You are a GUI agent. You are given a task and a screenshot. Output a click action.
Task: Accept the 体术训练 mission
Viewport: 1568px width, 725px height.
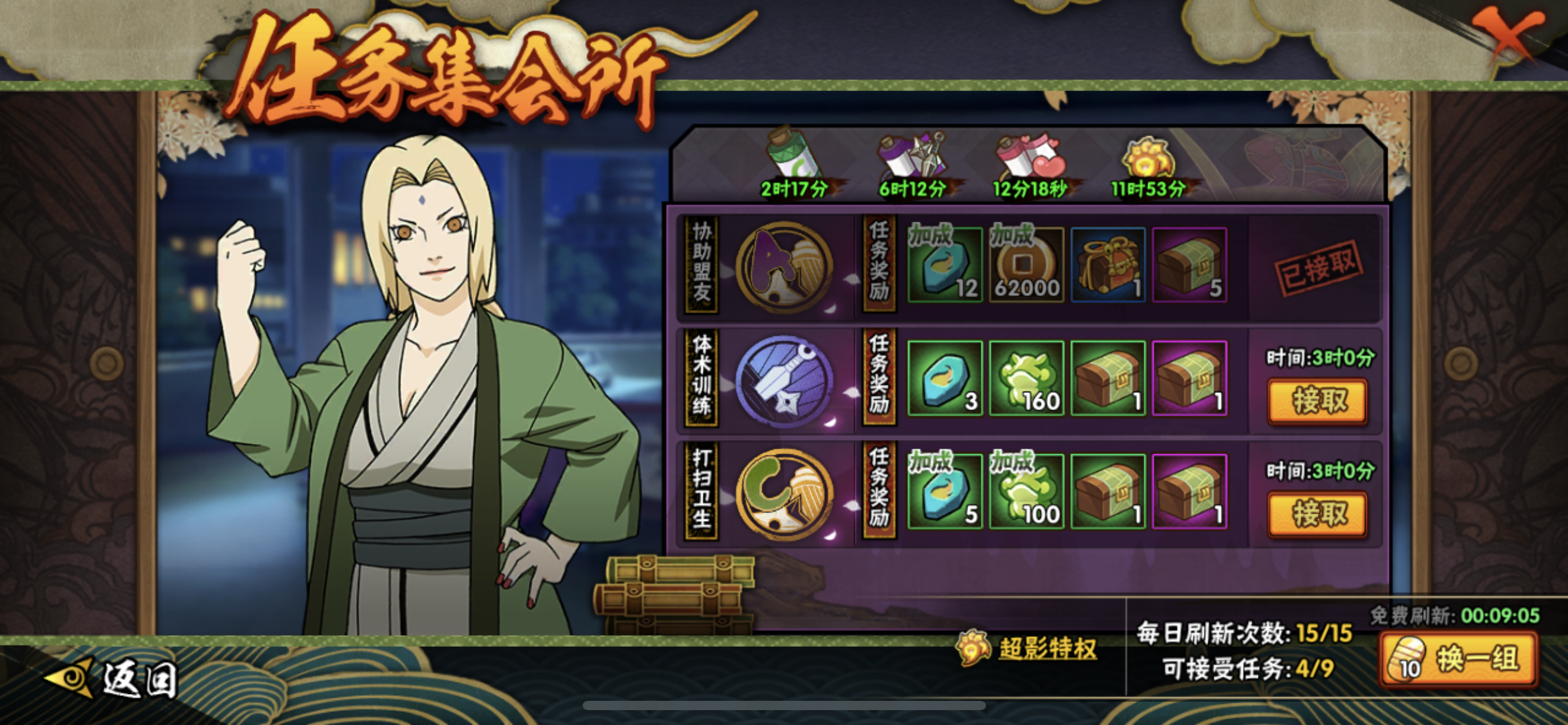pyautogui.click(x=1317, y=401)
